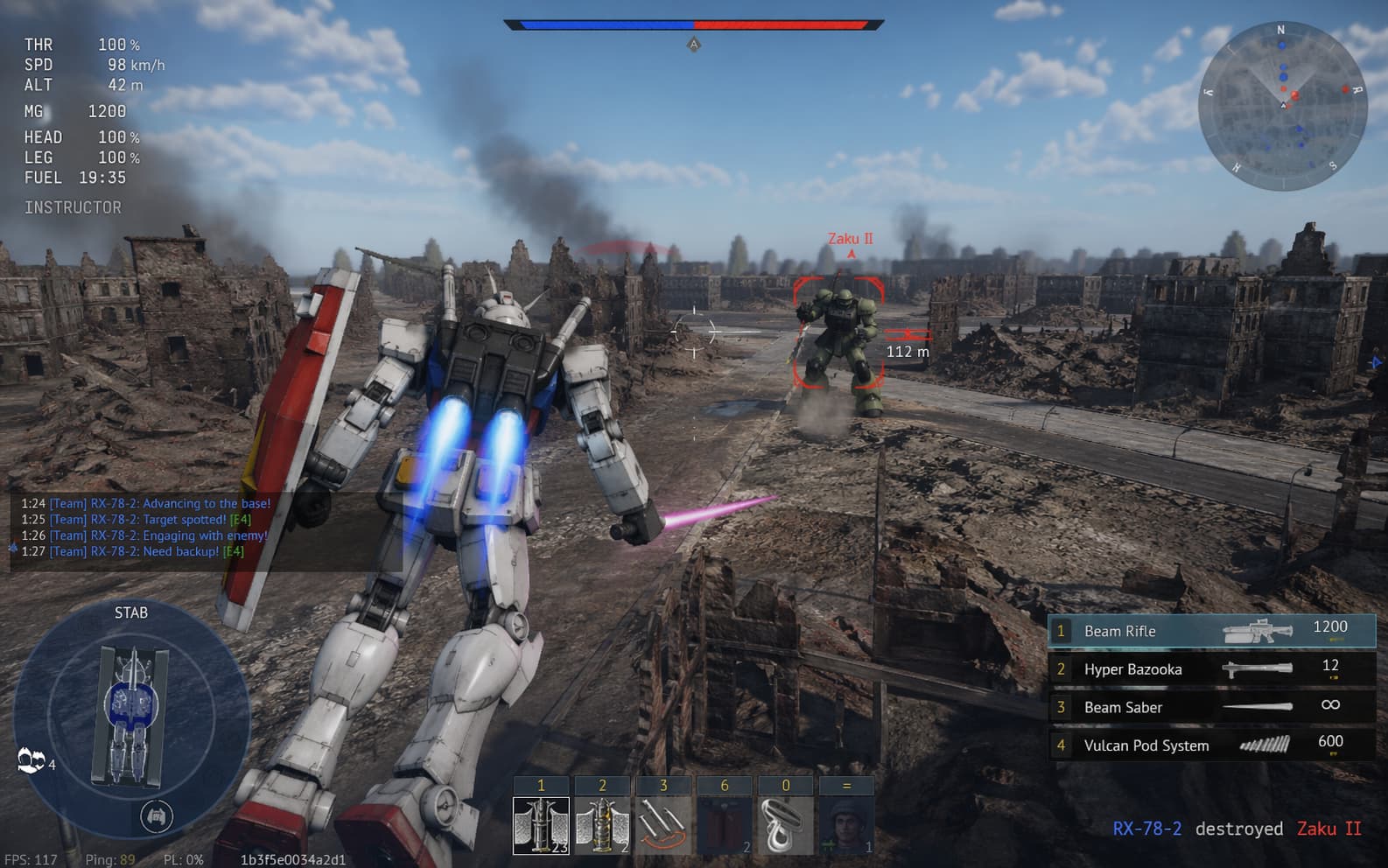This screenshot has height=868, width=1388.
Task: Select the Vulcan Pod System row
Action: (x=1211, y=745)
